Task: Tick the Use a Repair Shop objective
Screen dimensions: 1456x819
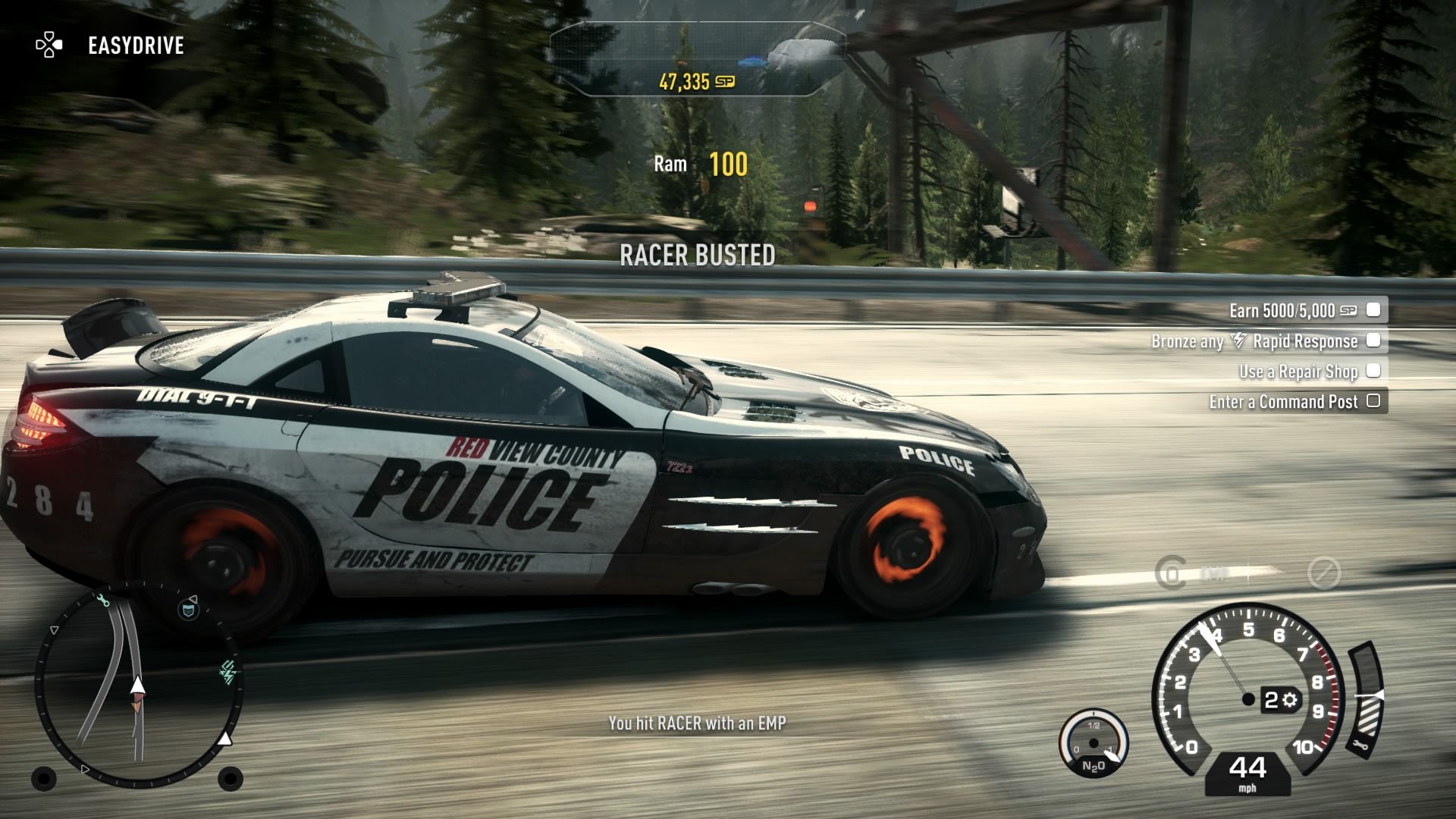Action: pyautogui.click(x=1373, y=371)
